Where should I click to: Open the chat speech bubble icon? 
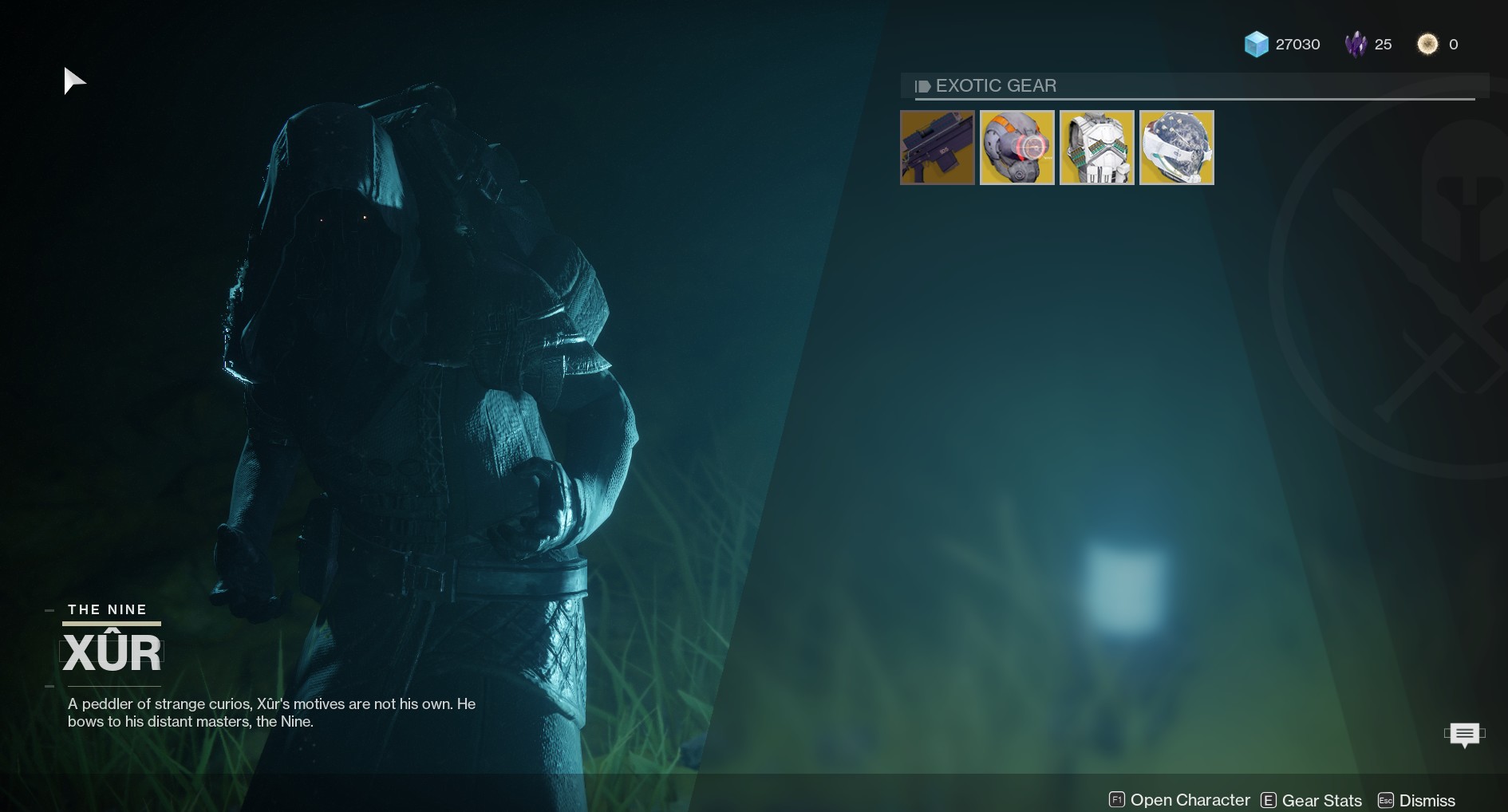(1464, 734)
